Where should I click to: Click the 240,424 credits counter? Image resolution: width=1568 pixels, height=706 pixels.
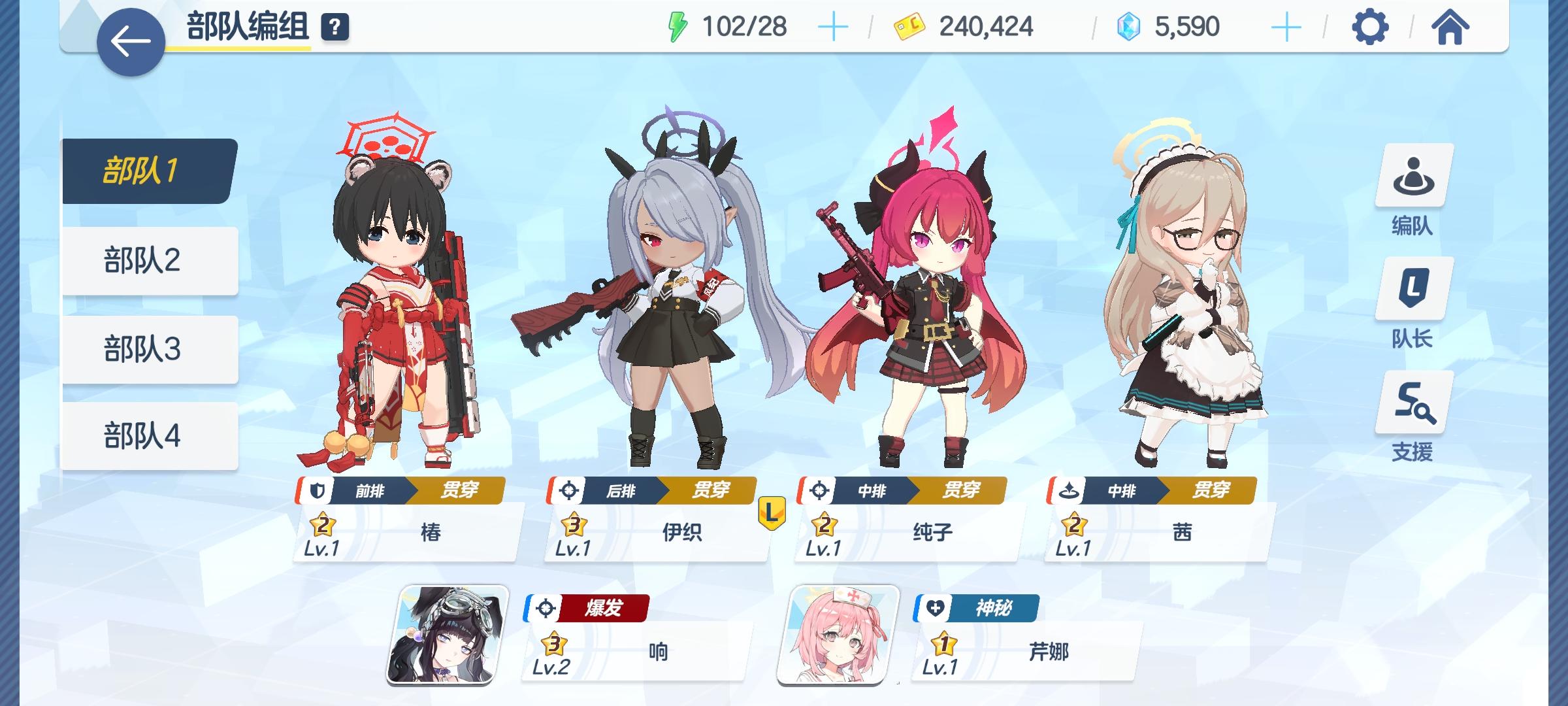(x=987, y=27)
